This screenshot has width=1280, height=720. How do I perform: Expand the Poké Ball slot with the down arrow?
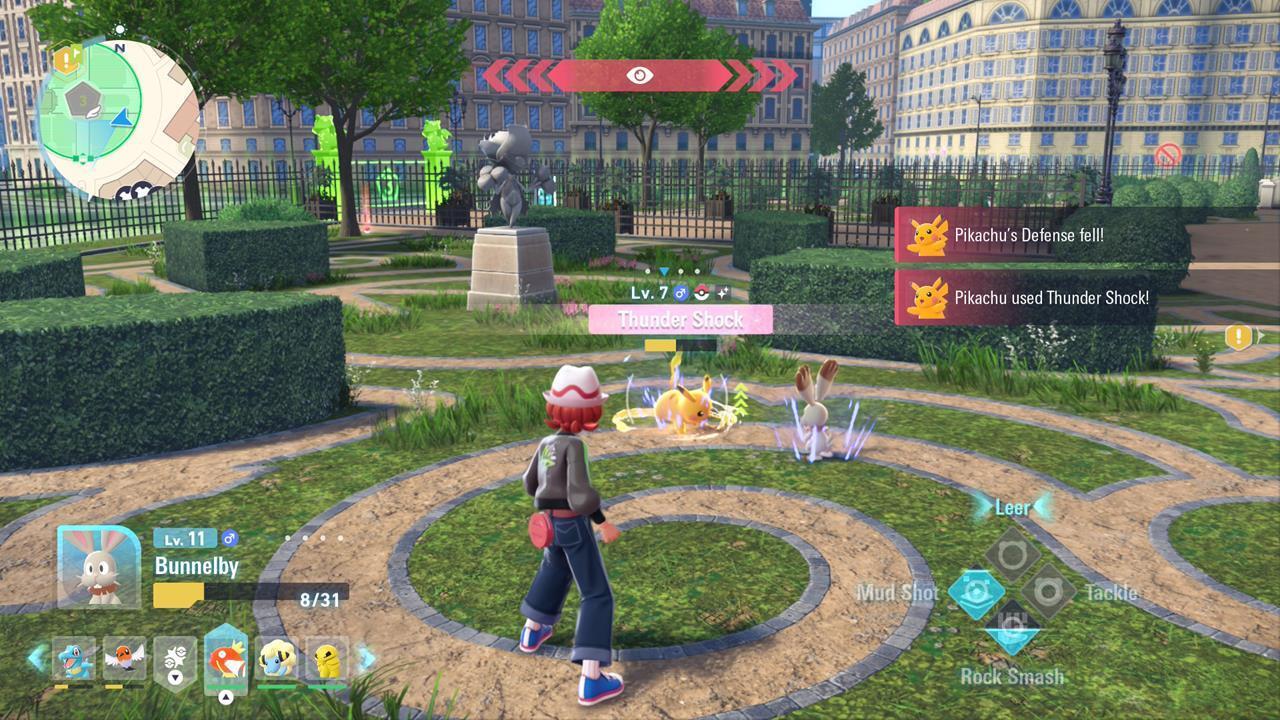(x=174, y=678)
